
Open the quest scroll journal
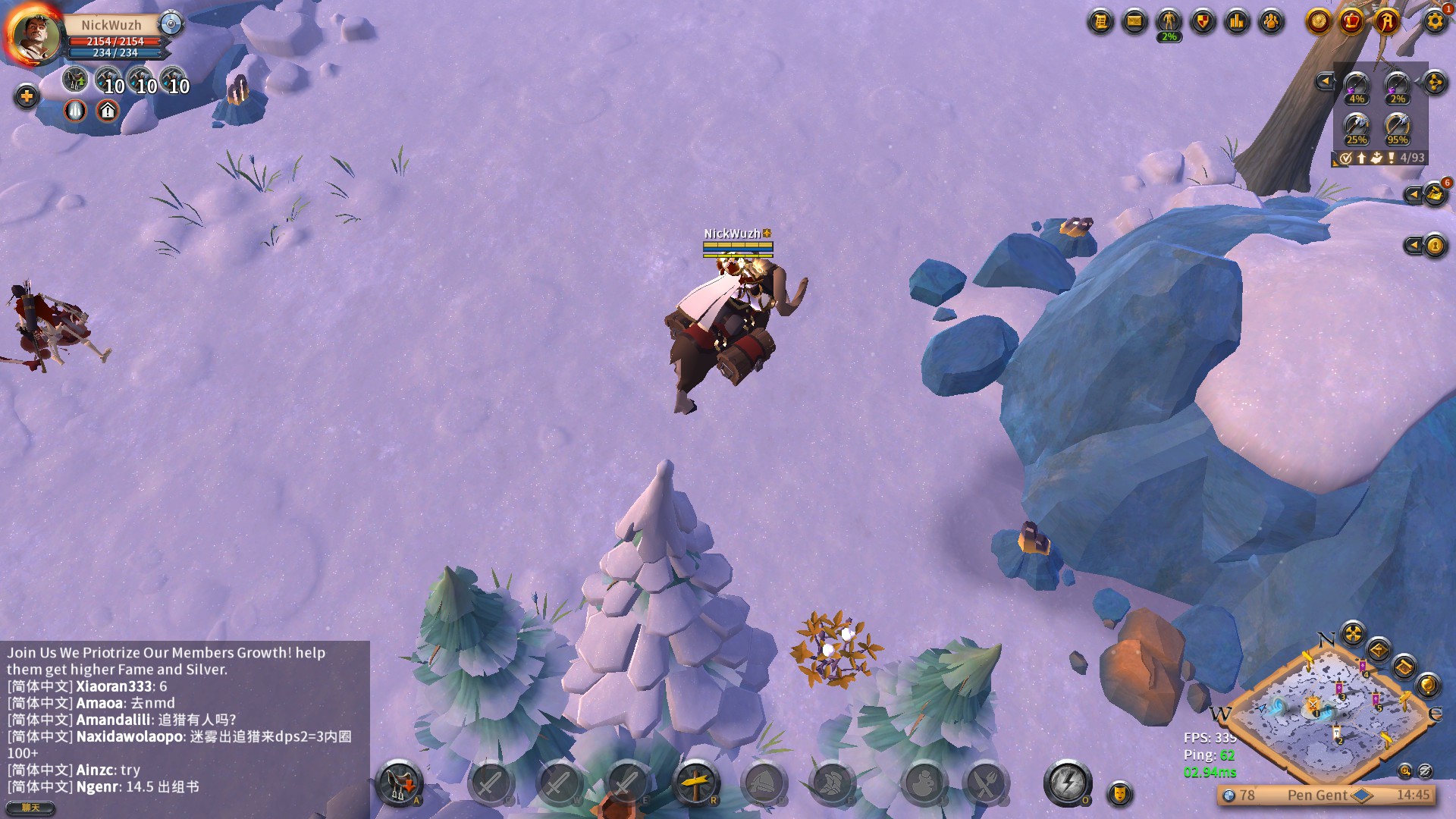[1100, 21]
